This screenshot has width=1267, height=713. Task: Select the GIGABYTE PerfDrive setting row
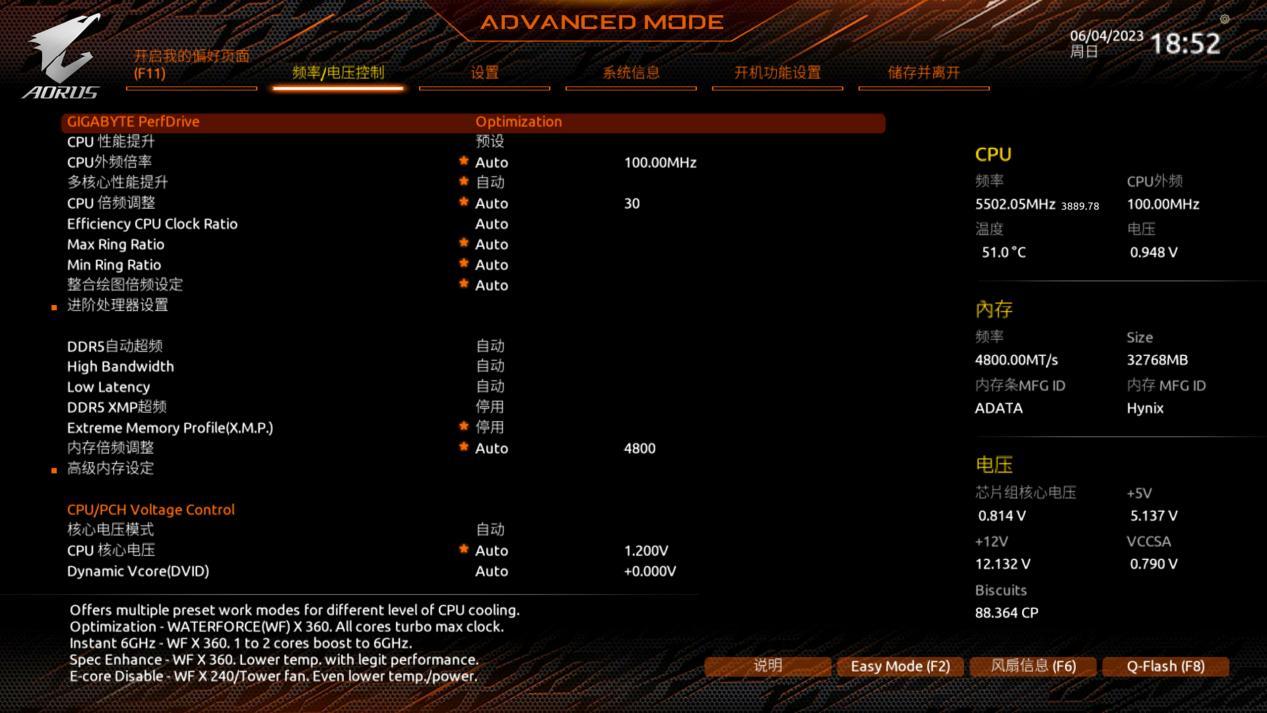pos(134,122)
